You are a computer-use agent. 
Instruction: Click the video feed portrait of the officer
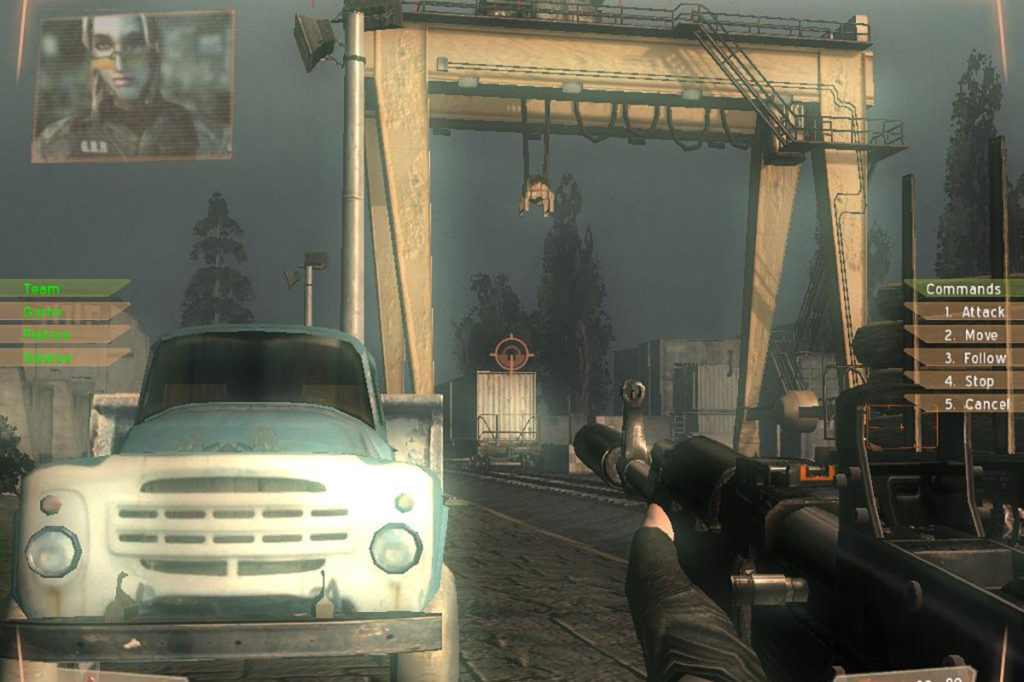tap(132, 86)
